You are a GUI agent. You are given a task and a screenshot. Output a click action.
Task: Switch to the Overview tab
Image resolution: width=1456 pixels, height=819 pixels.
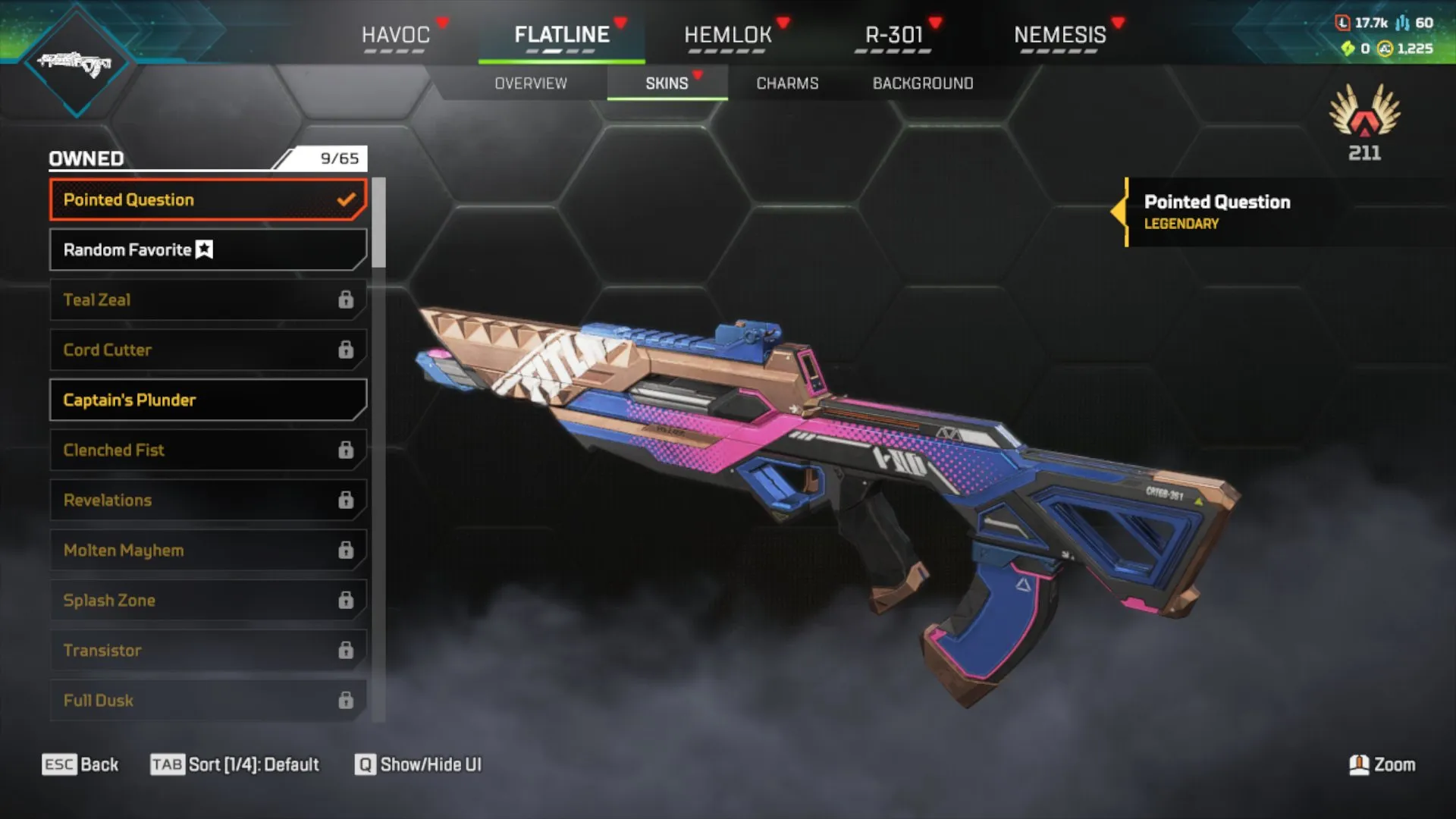coord(531,83)
